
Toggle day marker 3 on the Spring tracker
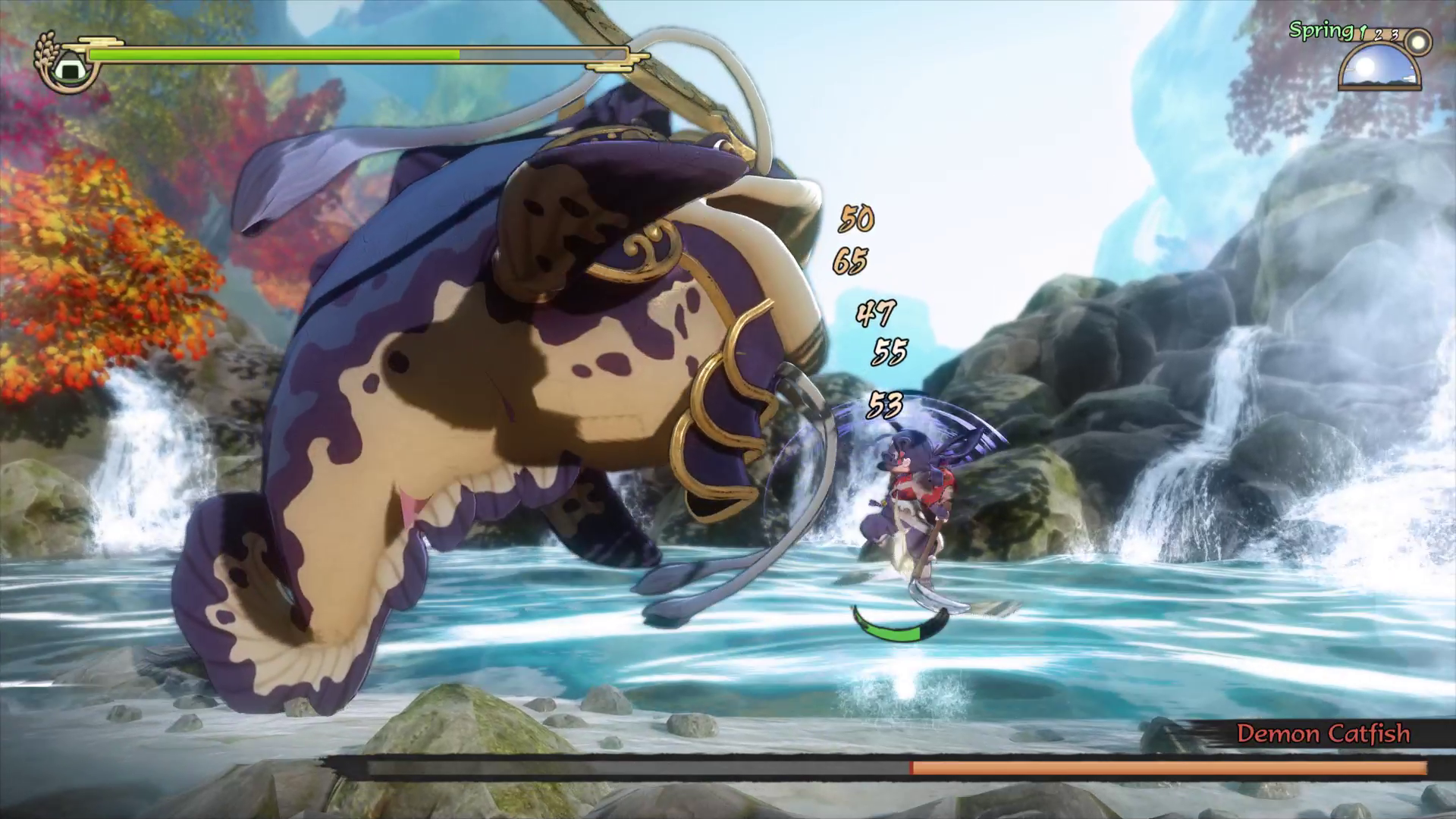(1395, 34)
